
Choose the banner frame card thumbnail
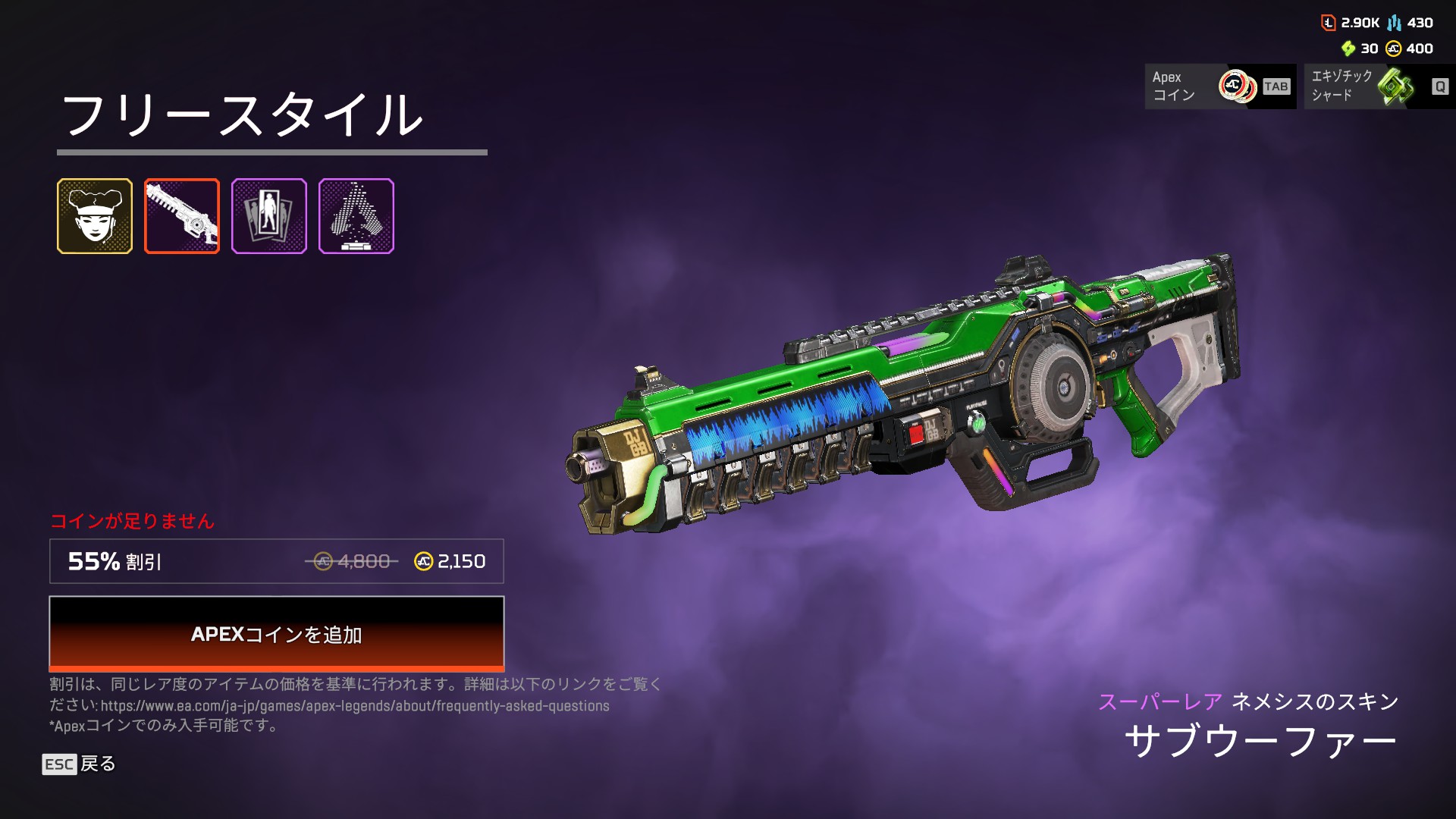pos(269,216)
